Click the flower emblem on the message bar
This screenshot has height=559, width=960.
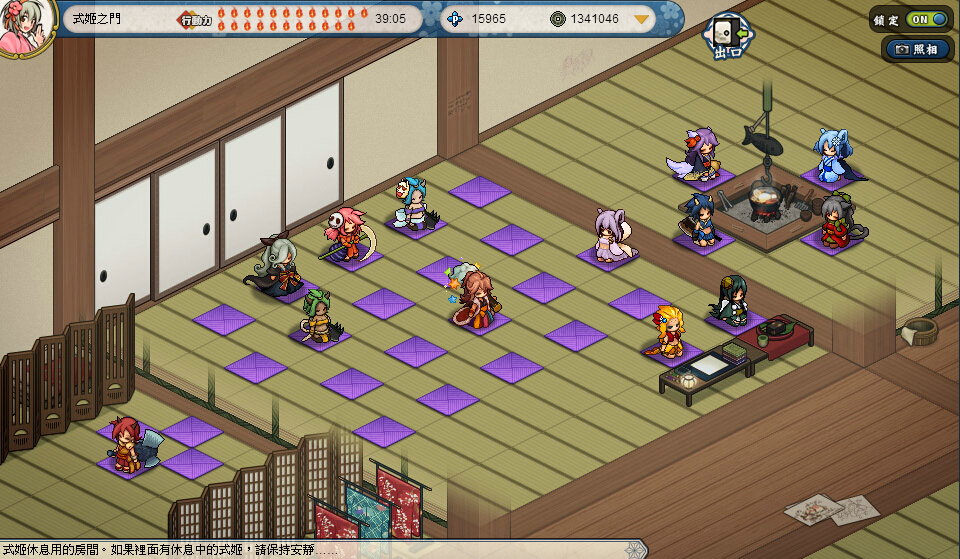(x=633, y=549)
